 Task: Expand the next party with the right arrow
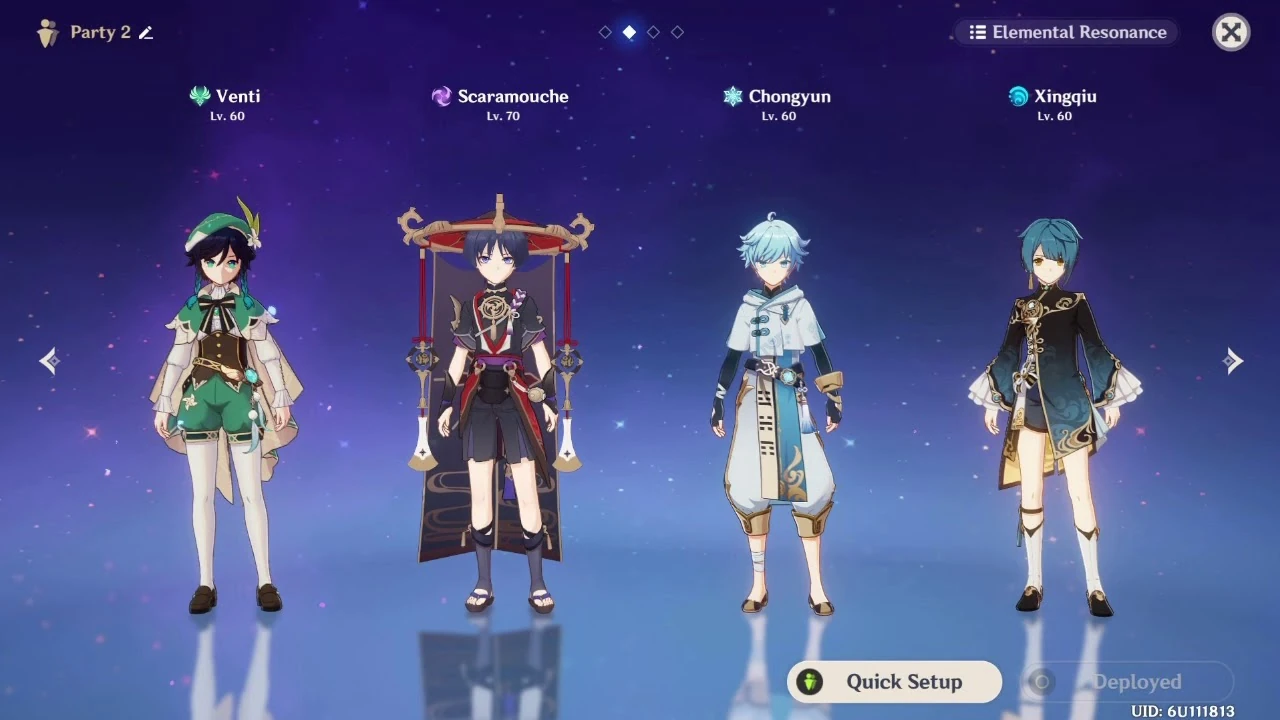click(x=1232, y=360)
